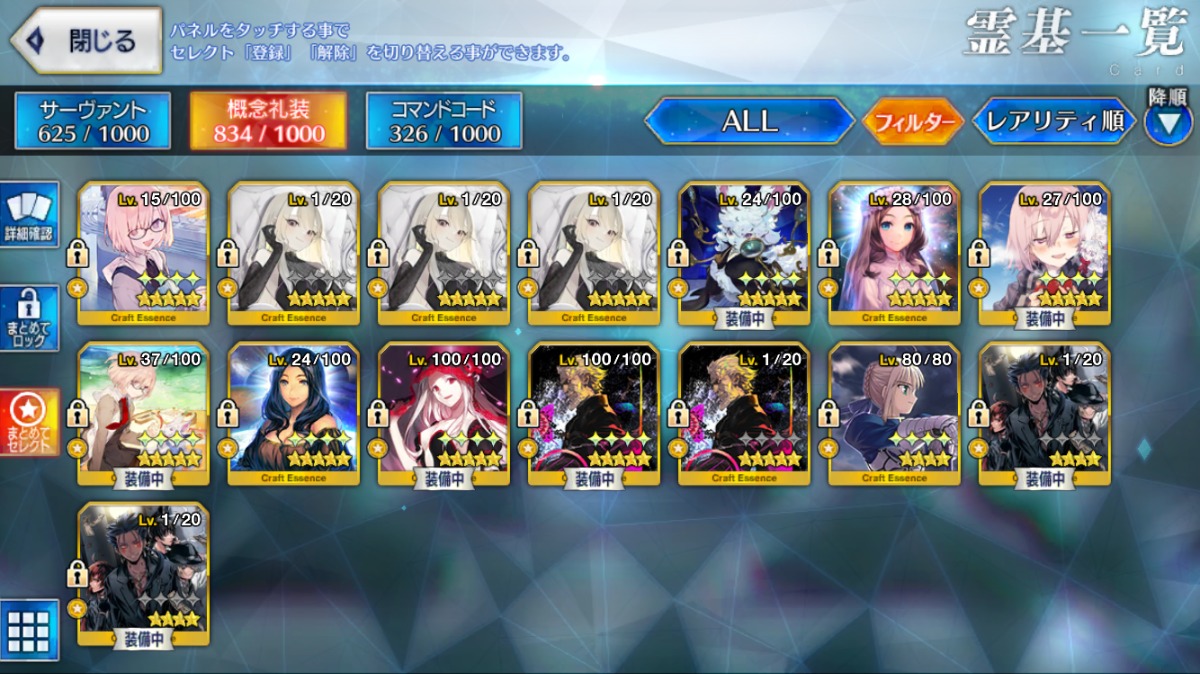Close the card list with 閉じる button
Screen dimensions: 1200x674
[x=86, y=41]
